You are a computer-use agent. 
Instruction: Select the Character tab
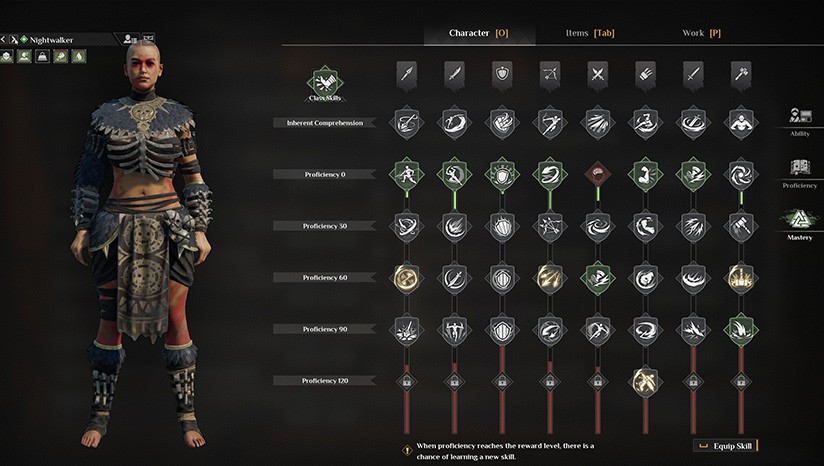click(479, 33)
